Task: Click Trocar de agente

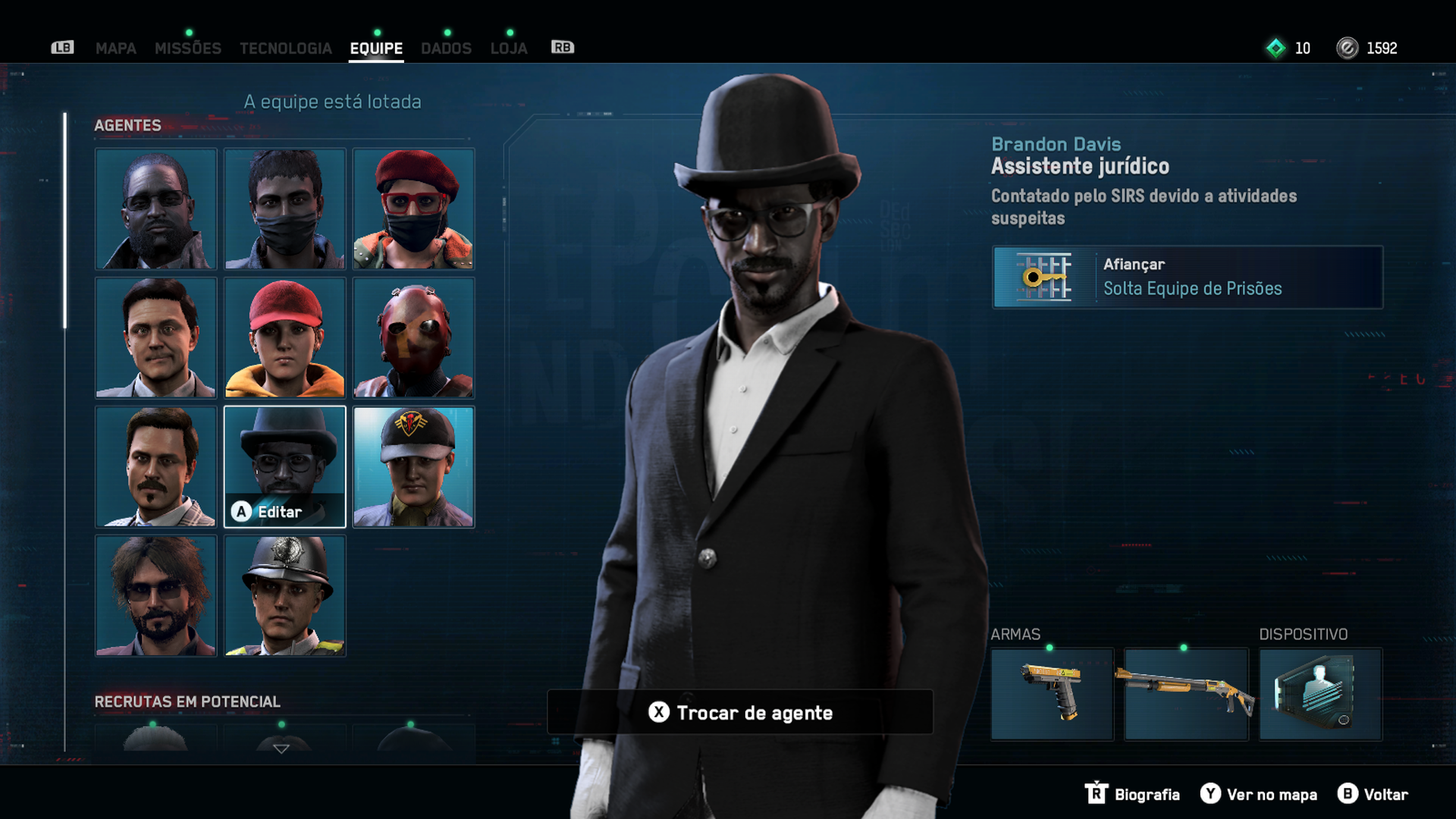Action: [740, 712]
